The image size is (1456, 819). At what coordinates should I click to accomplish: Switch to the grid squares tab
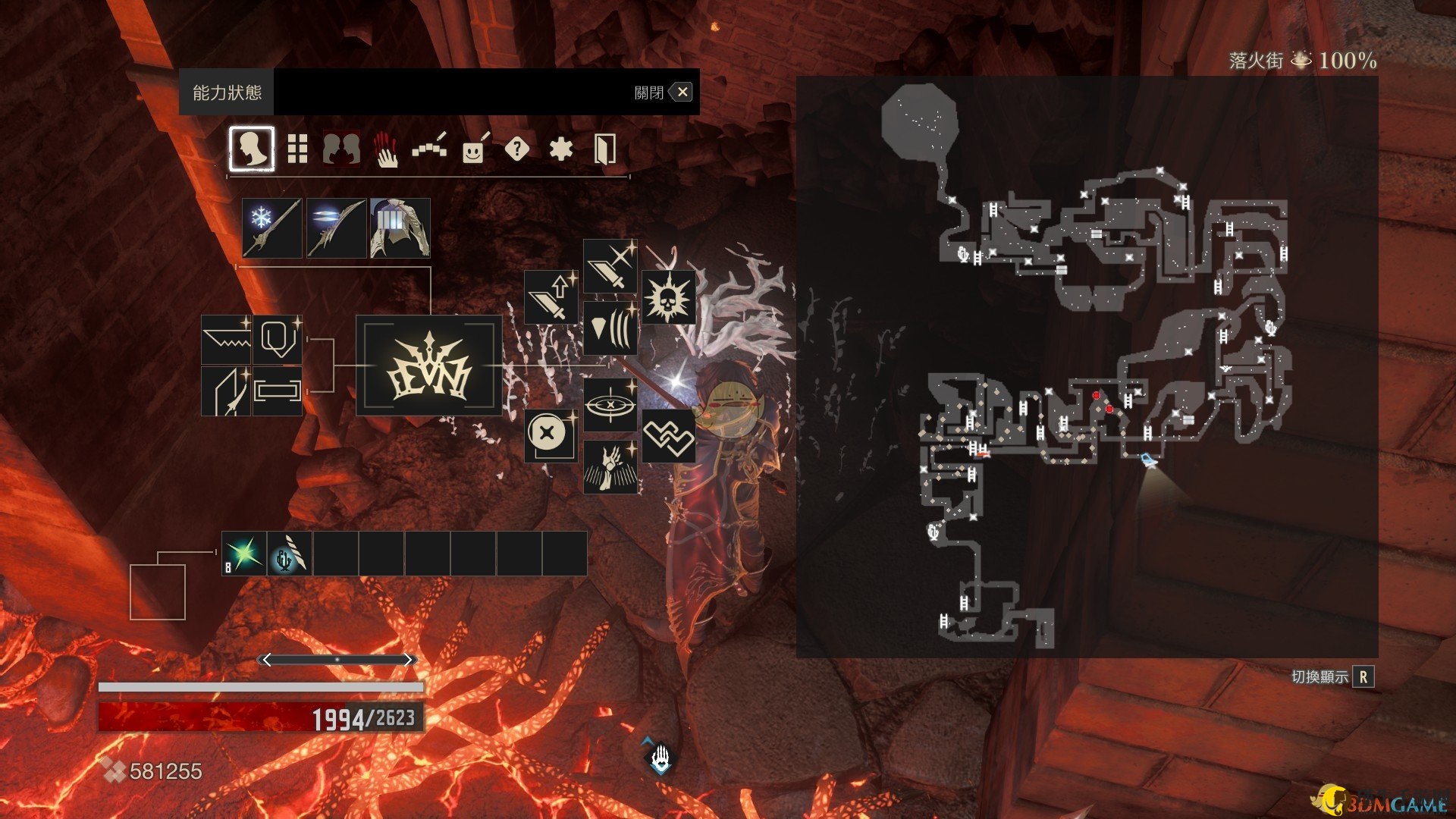point(297,149)
